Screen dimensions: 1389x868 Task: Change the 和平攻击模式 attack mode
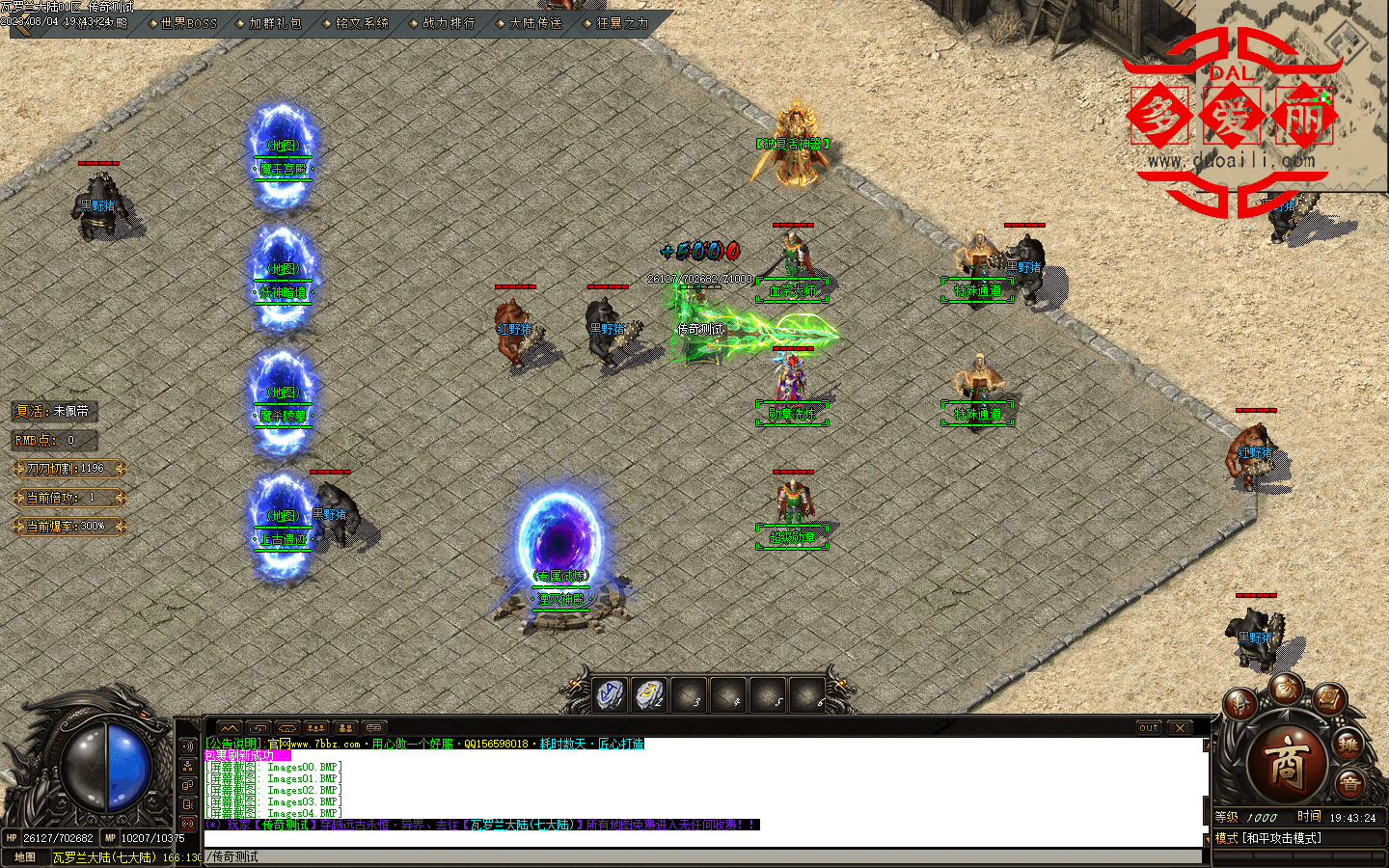[1281, 838]
